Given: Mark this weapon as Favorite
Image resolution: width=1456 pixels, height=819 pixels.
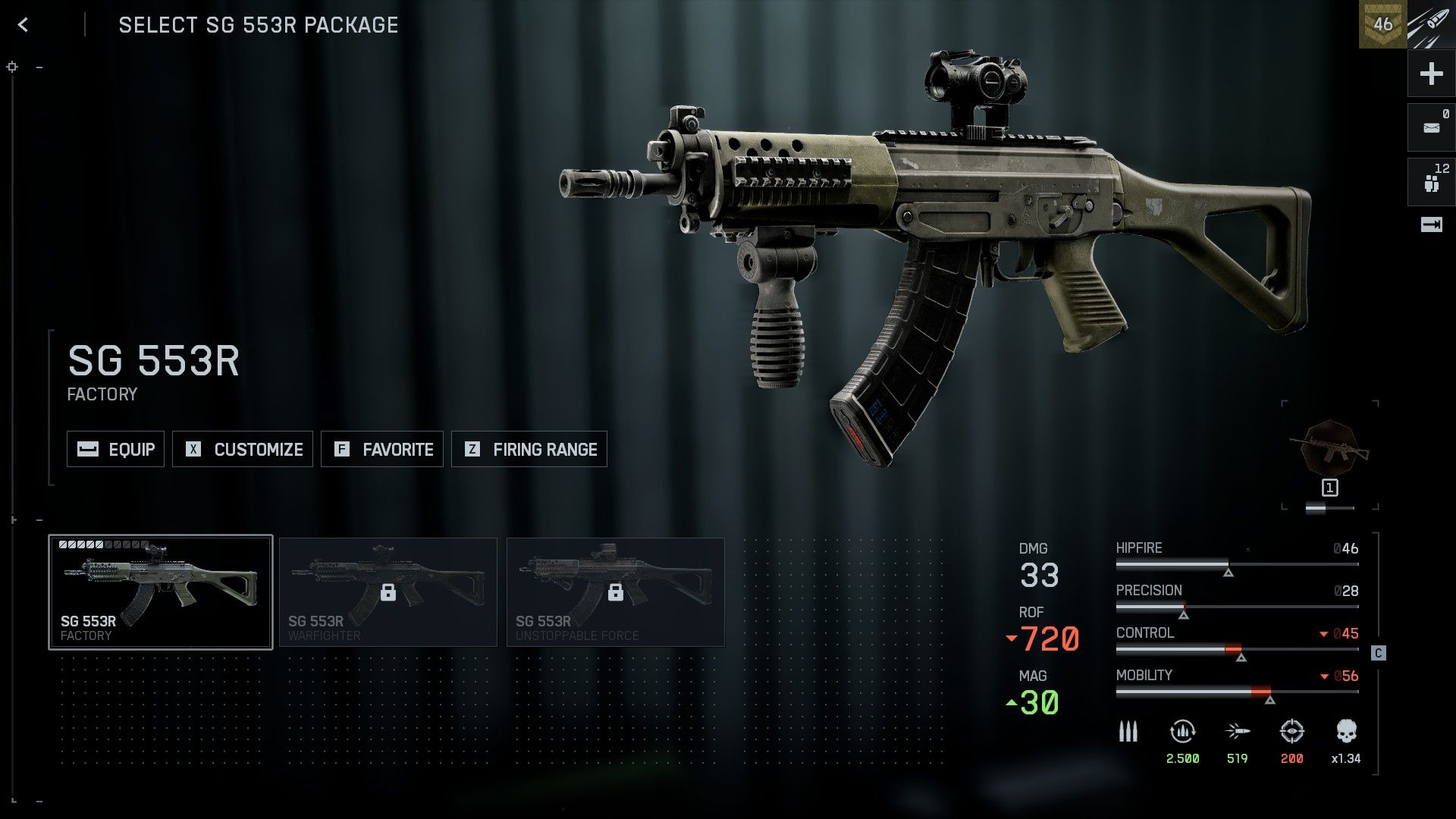Looking at the screenshot, I should pyautogui.click(x=382, y=449).
